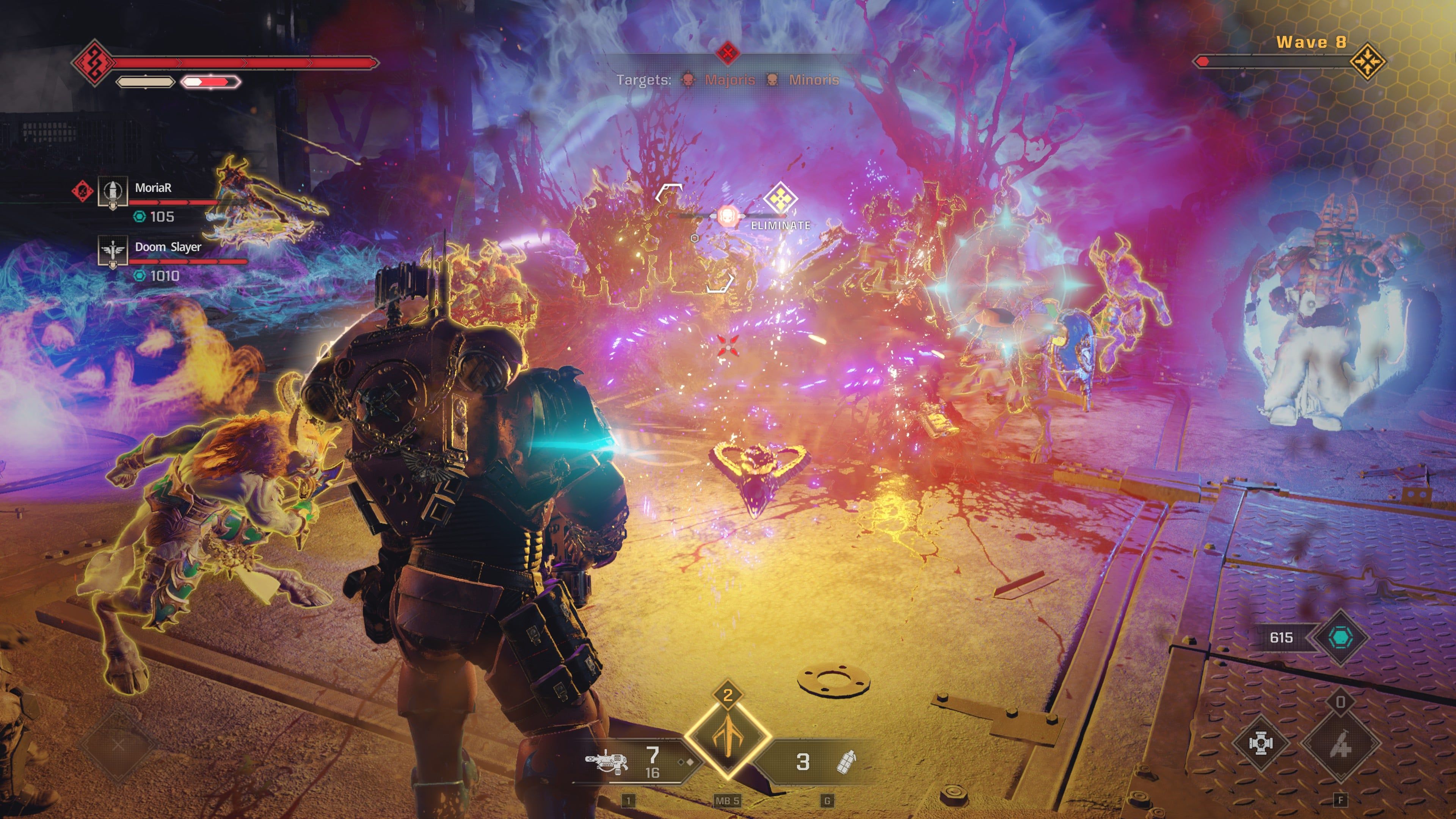The width and height of the screenshot is (1456, 819).
Task: Click the Minoris target skull icon
Action: pos(772,80)
